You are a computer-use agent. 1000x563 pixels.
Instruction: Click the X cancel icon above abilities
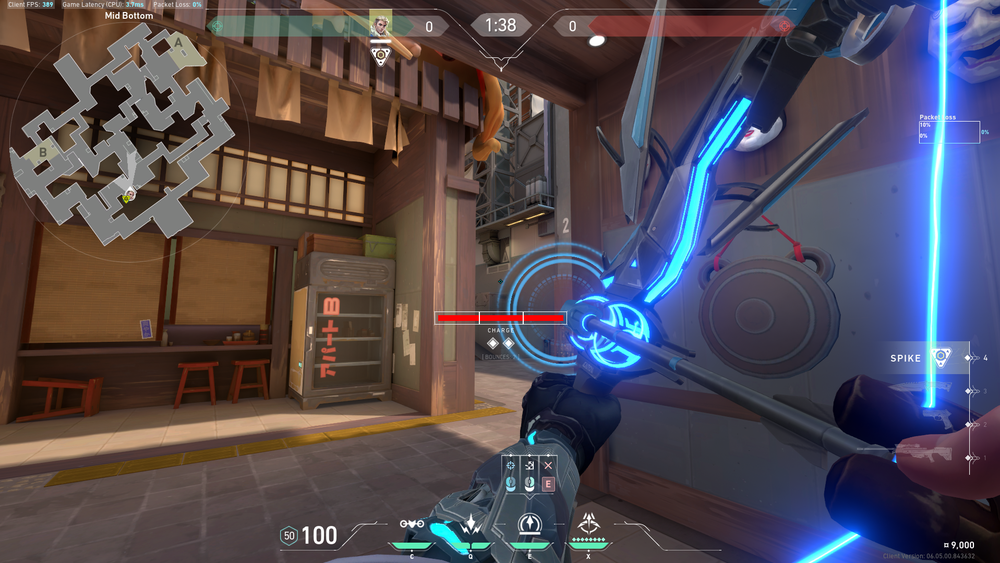coord(547,466)
